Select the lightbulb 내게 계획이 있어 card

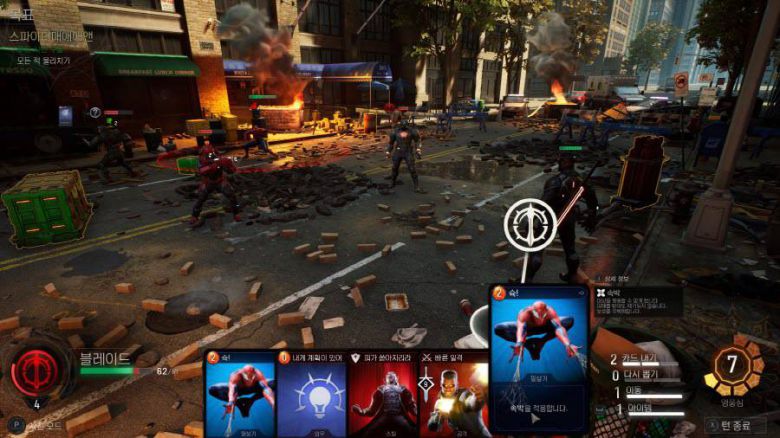[311, 395]
